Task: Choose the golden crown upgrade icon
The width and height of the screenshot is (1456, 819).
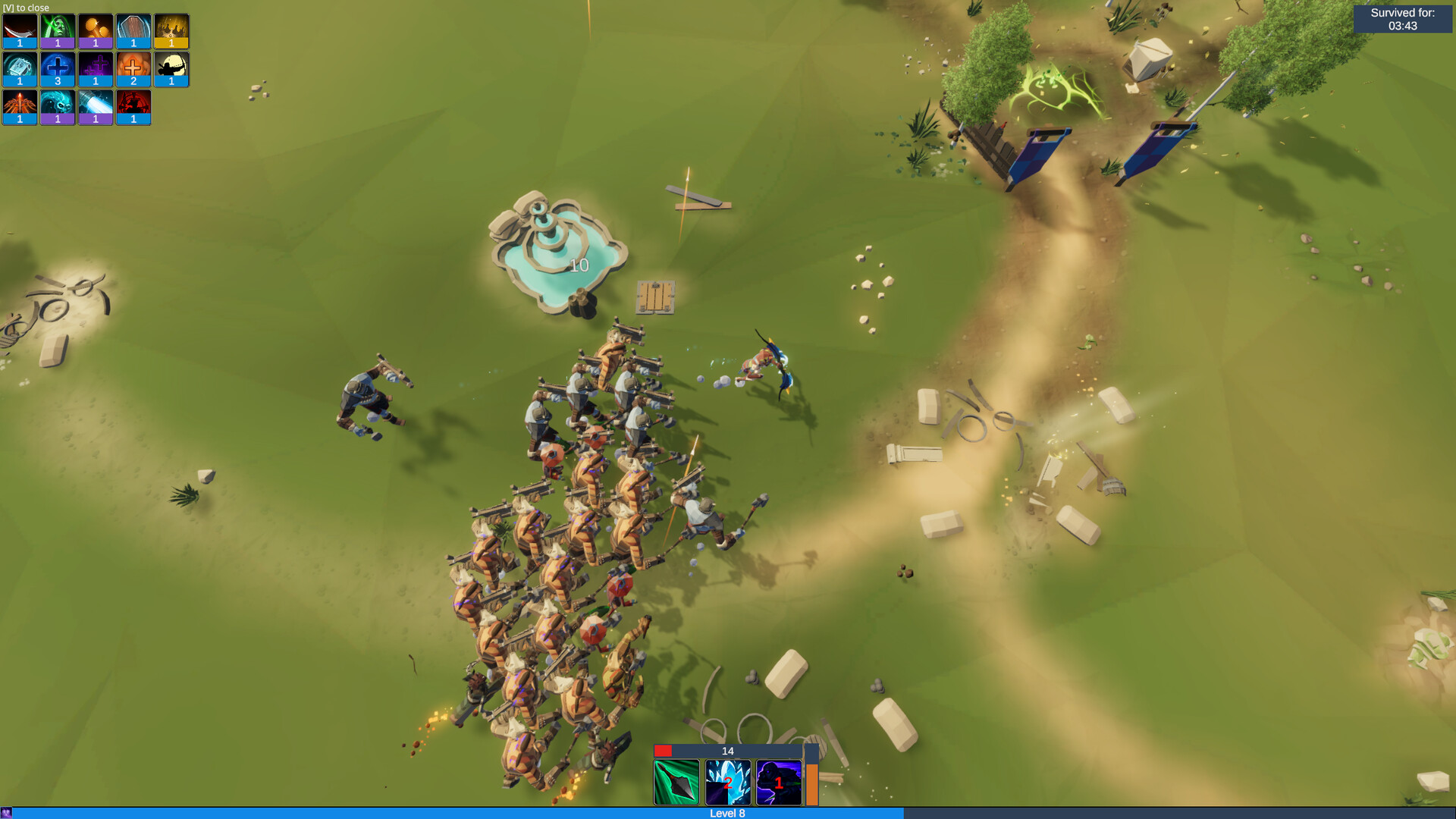Action: coord(171,29)
